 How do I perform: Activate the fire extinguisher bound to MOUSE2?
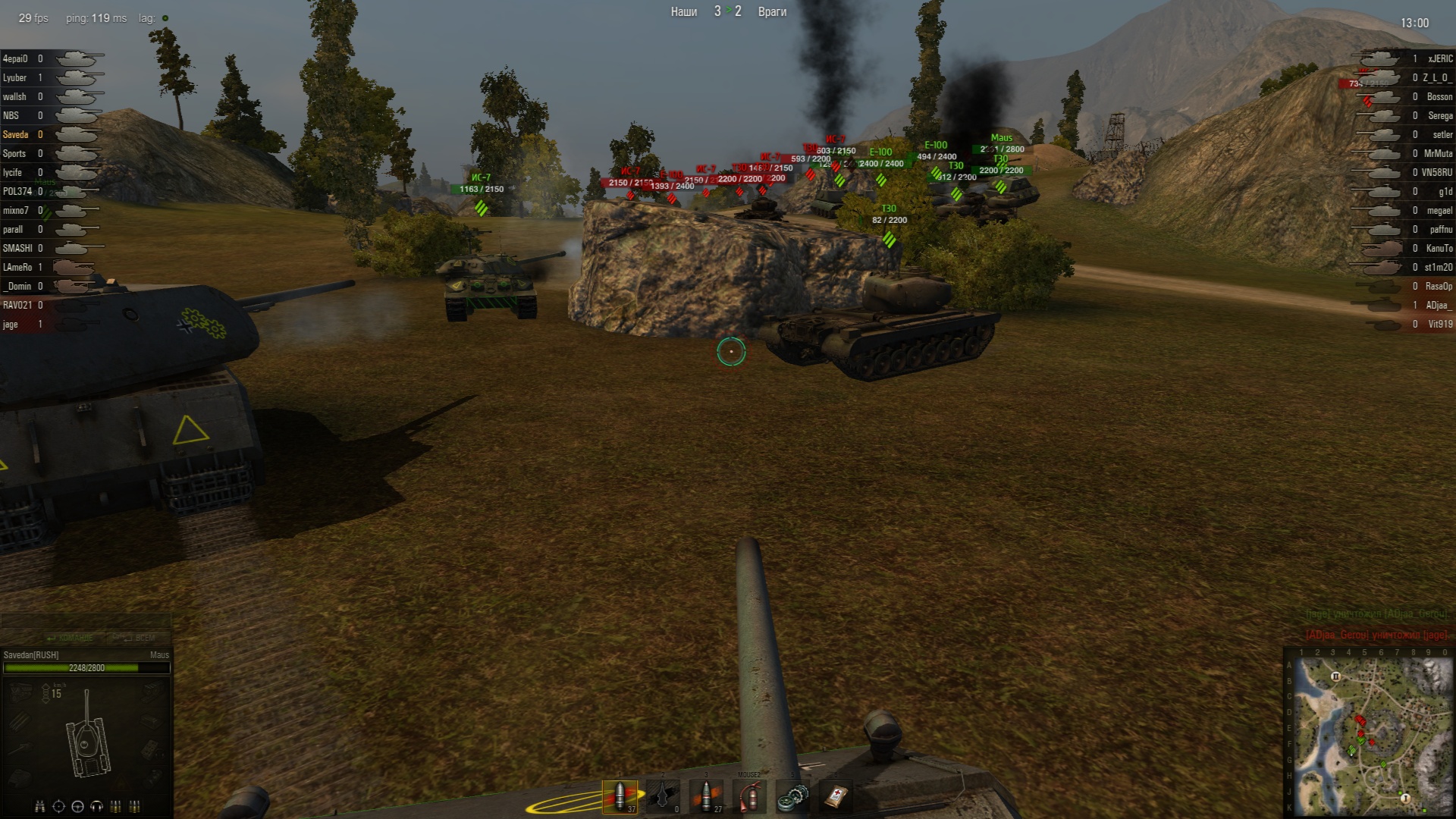point(749,796)
